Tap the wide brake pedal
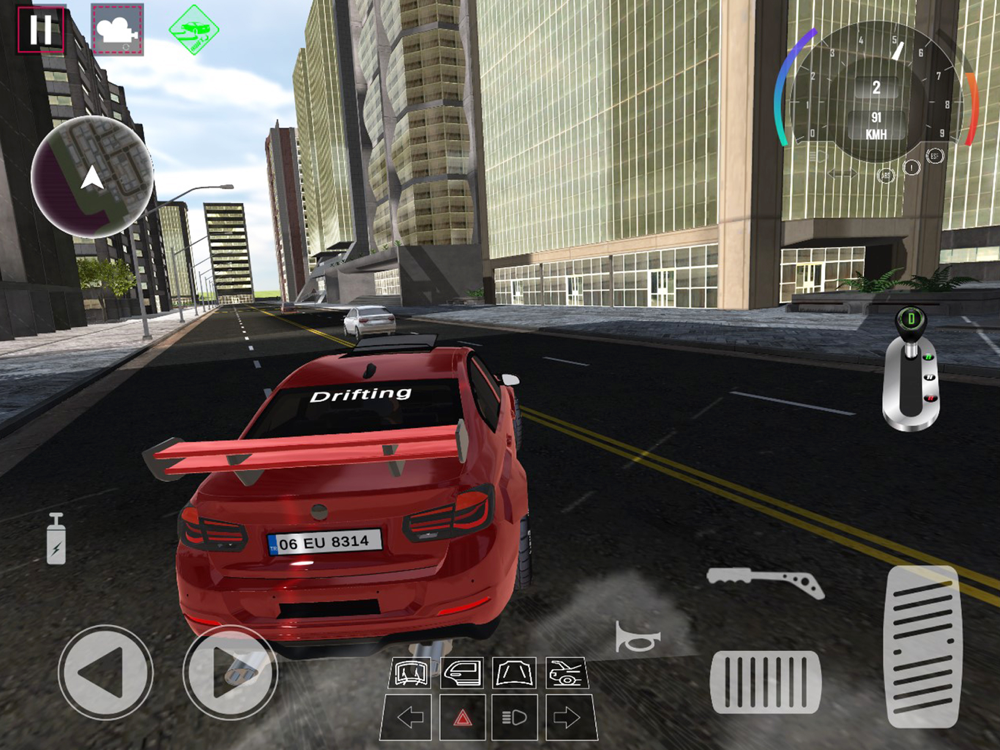 click(765, 681)
